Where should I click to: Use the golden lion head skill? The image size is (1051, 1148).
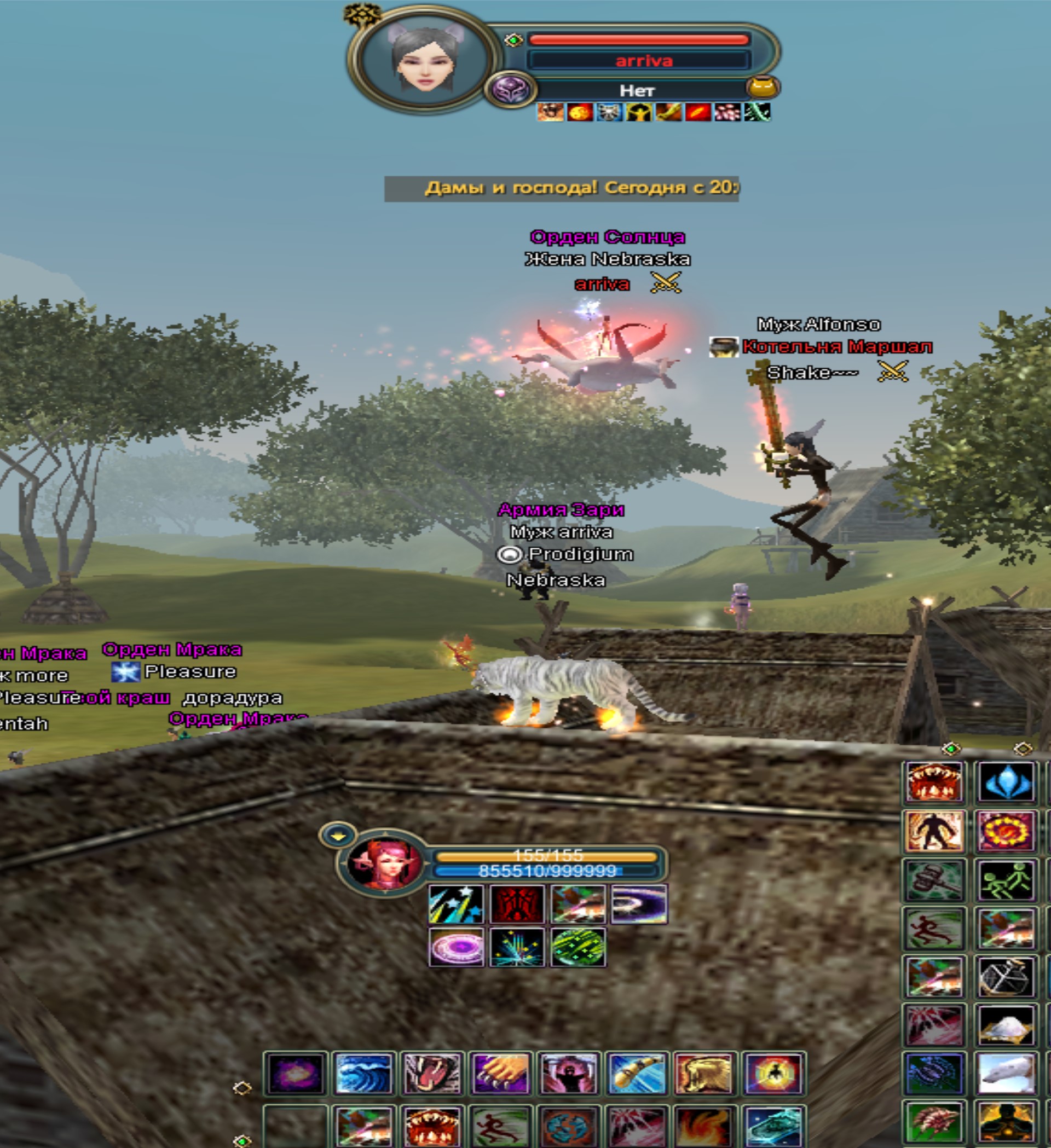pyautogui.click(x=704, y=1074)
